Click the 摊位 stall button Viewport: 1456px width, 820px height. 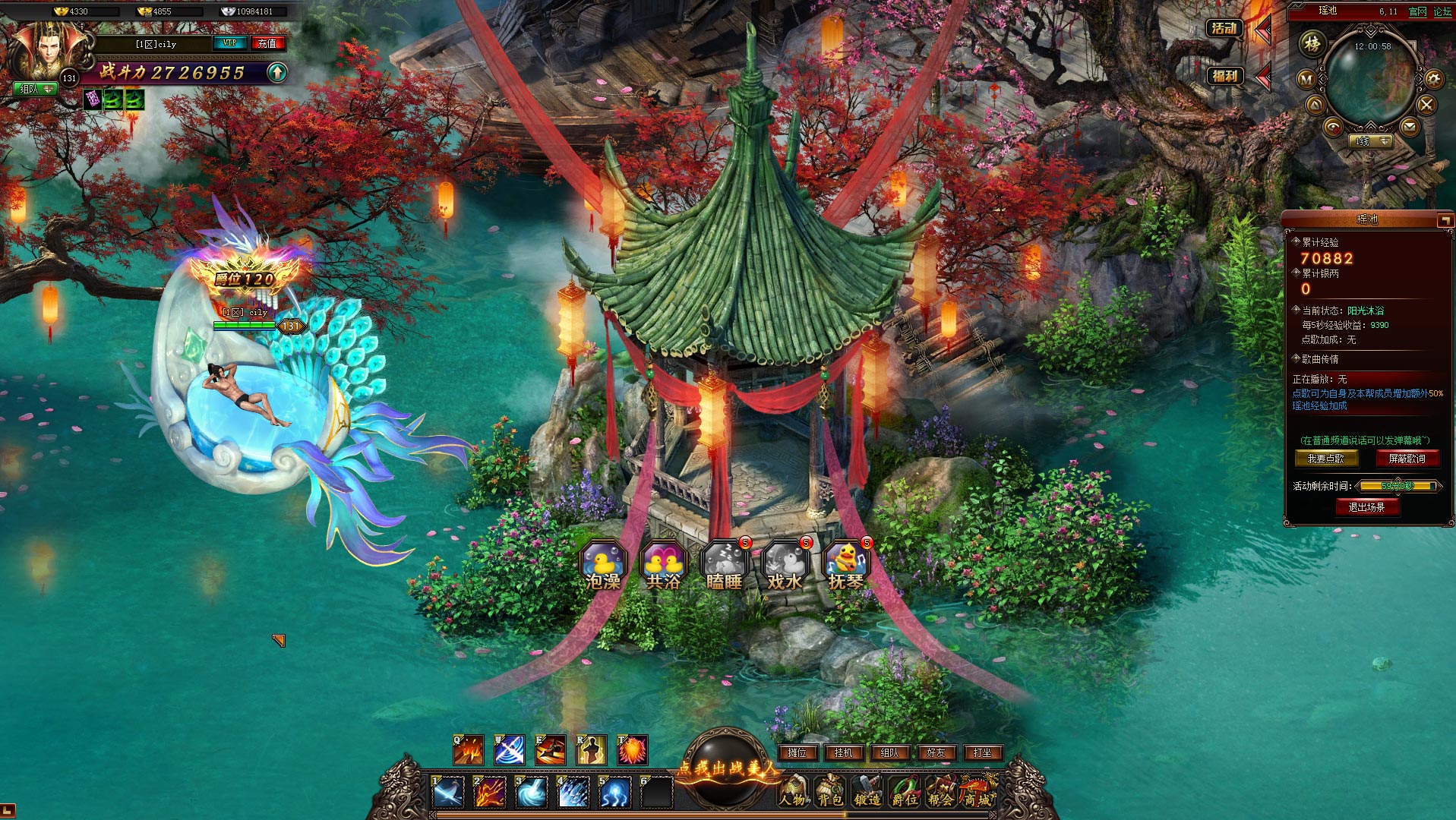(797, 752)
